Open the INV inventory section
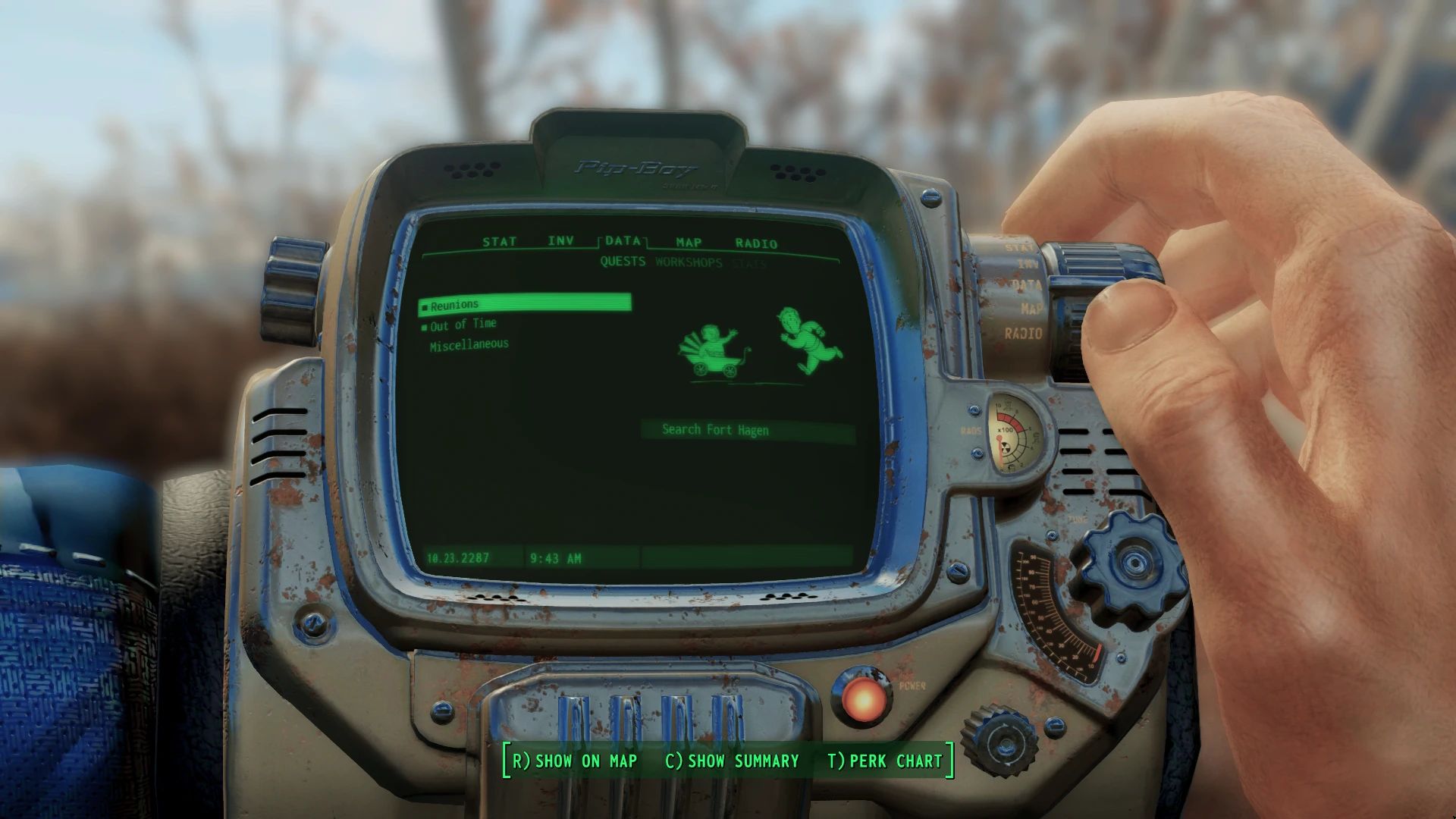The image size is (1456, 819). tap(560, 242)
